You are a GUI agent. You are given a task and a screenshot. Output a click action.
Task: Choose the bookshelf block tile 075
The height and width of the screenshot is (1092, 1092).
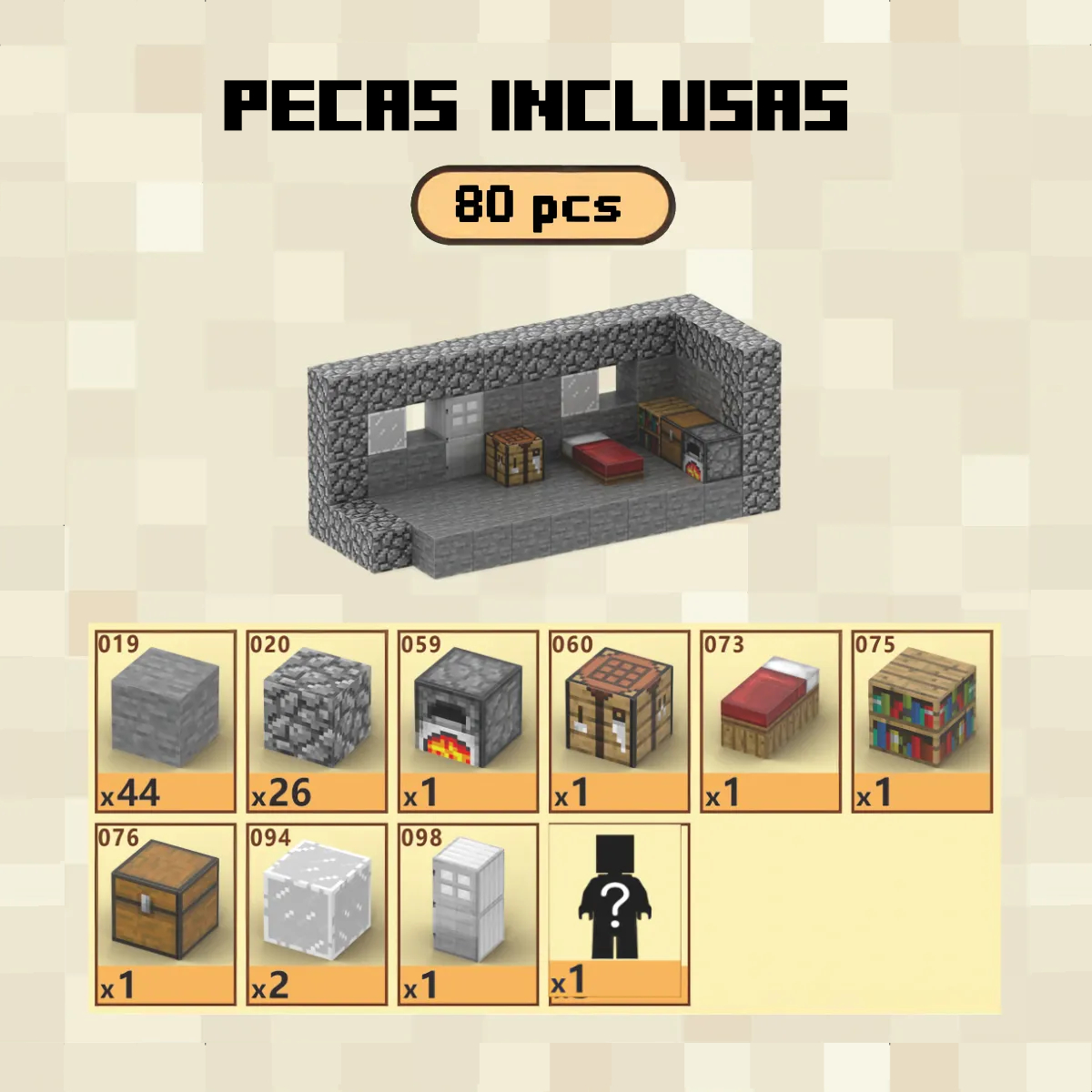(x=921, y=720)
